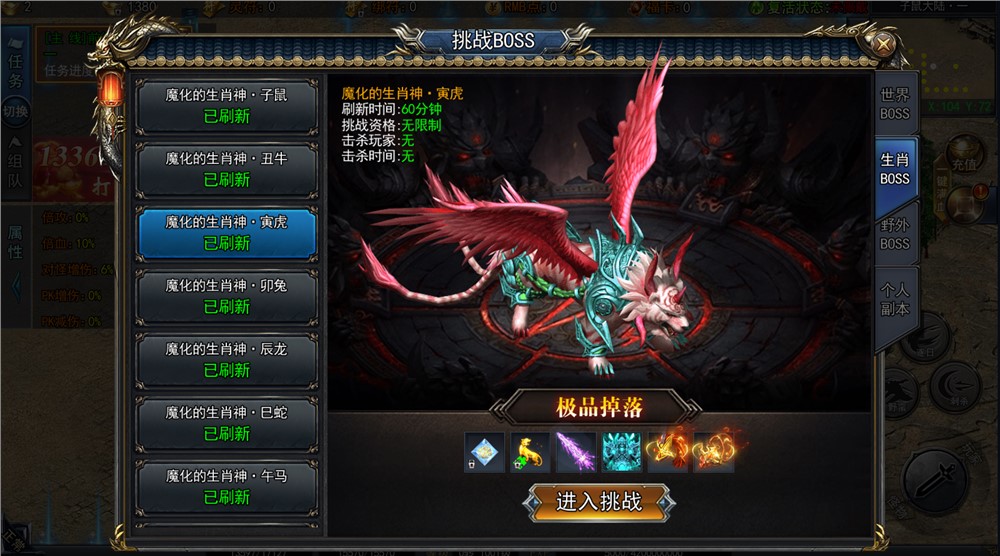The width and height of the screenshot is (1000, 556).
Task: Open the 生肖BOSS tab
Action: click(895, 169)
